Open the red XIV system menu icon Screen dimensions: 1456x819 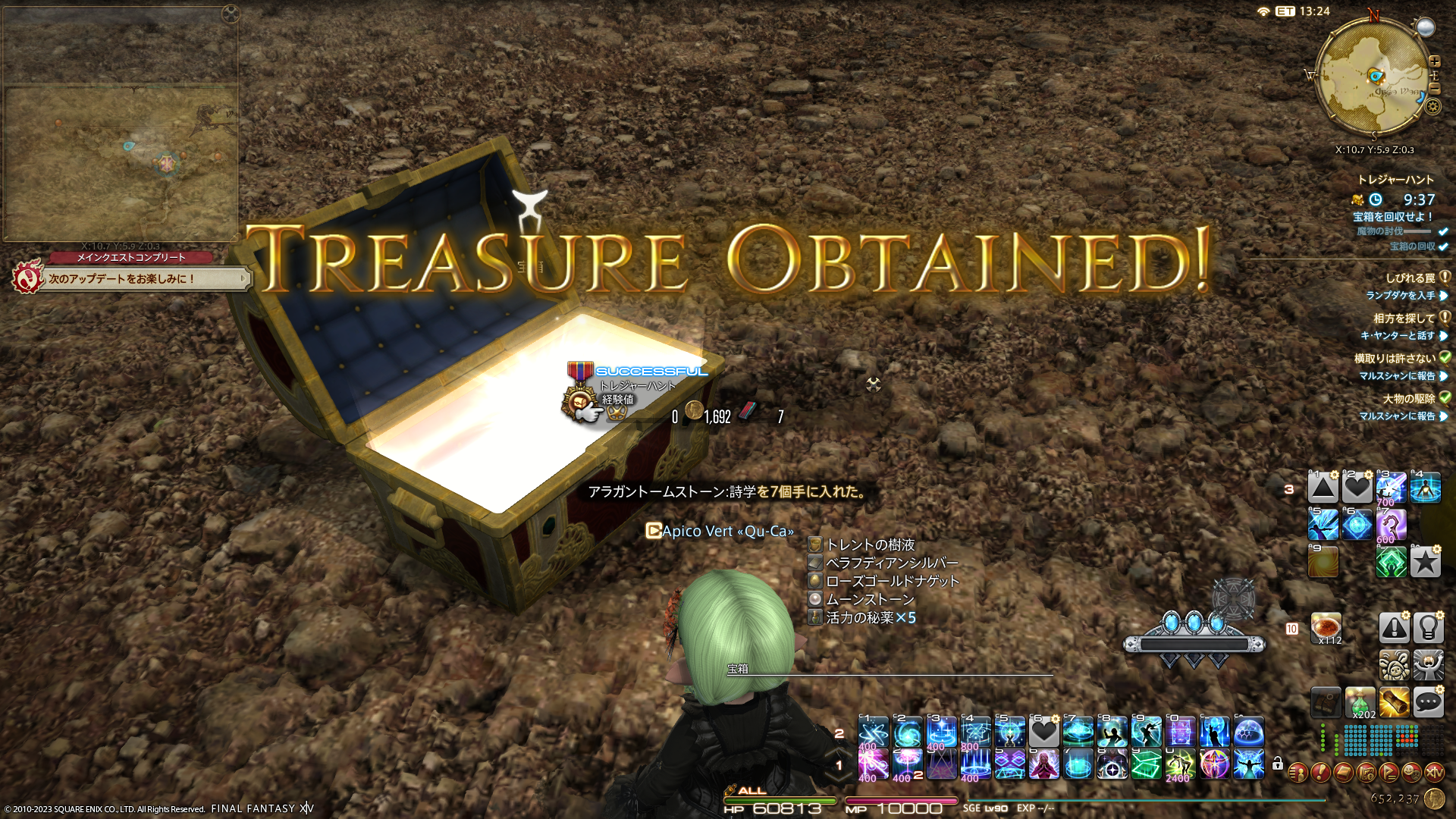pos(1434,773)
